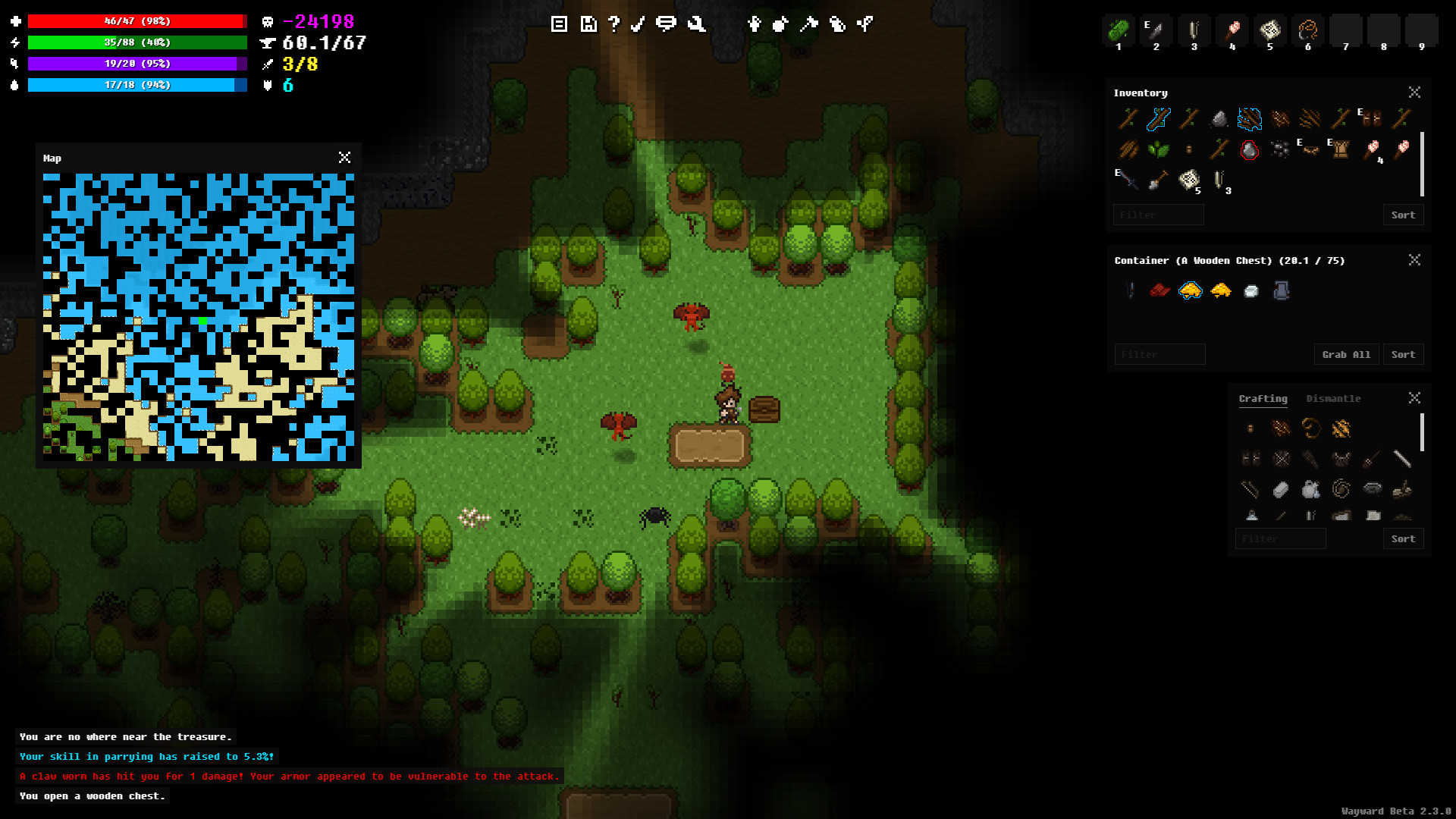The height and width of the screenshot is (819, 1456).
Task: Select the rope in hotbar slot 6
Action: (x=1307, y=29)
